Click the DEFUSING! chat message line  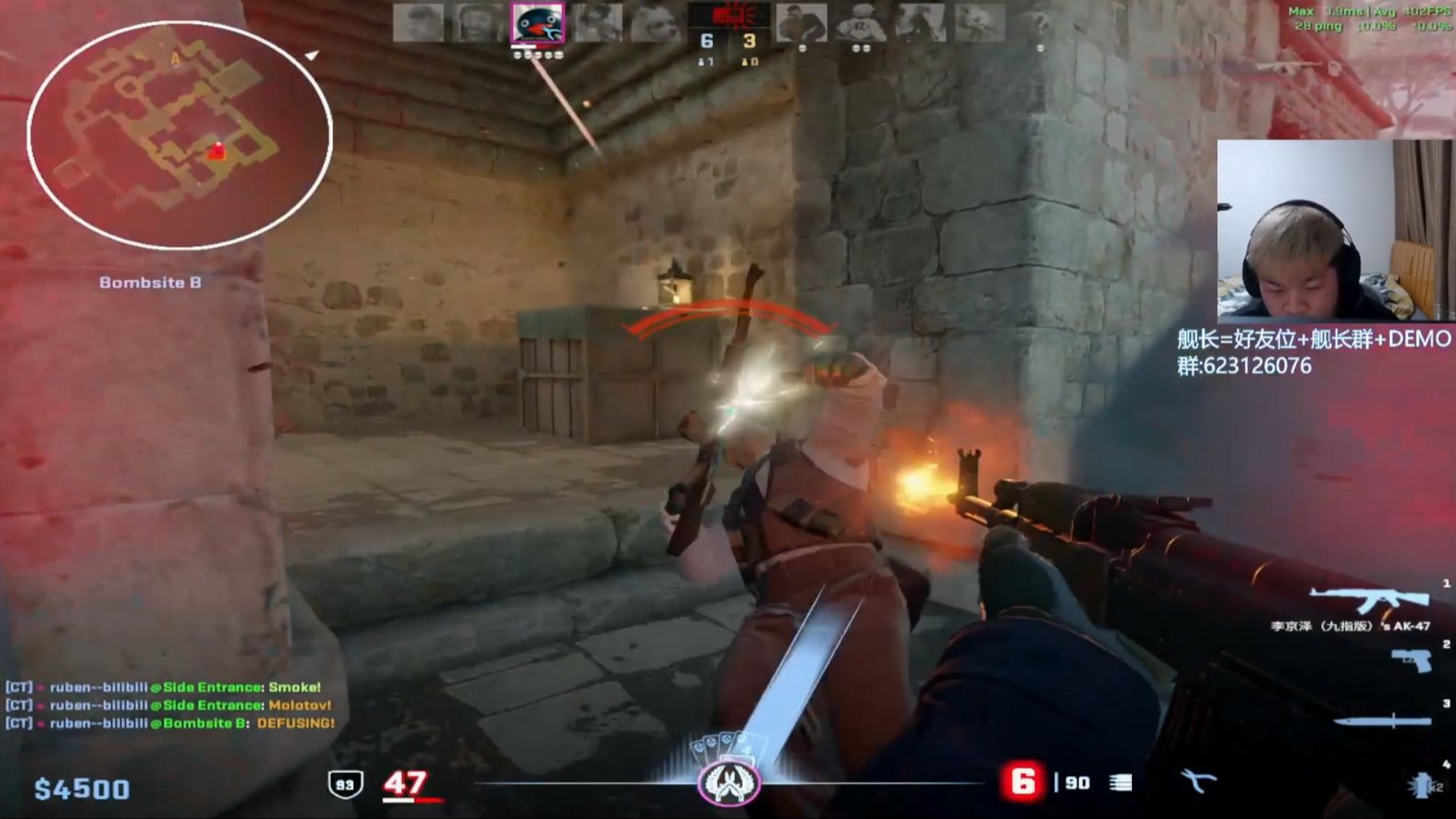pos(171,724)
